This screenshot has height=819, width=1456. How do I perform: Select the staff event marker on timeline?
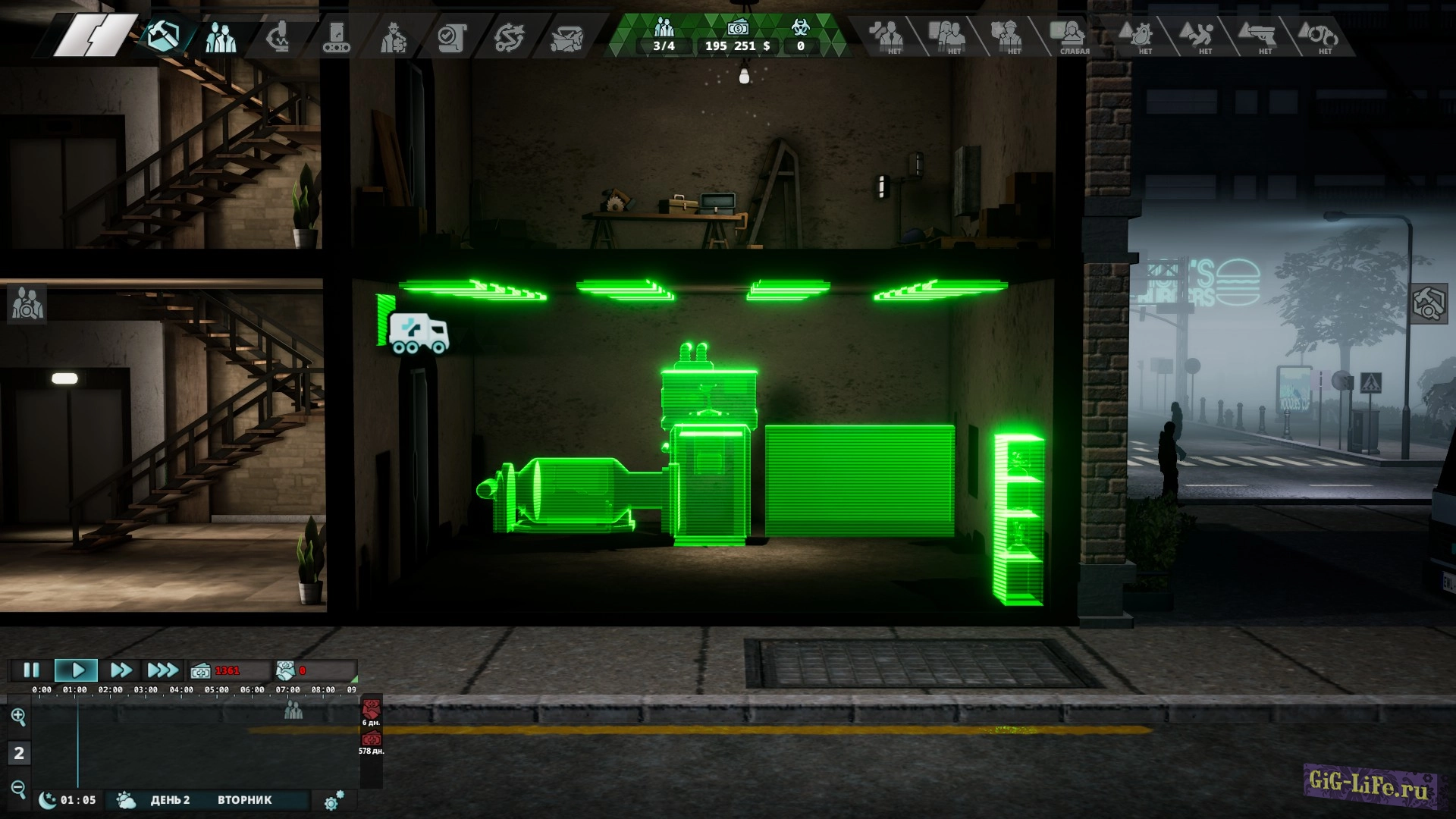pyautogui.click(x=293, y=711)
